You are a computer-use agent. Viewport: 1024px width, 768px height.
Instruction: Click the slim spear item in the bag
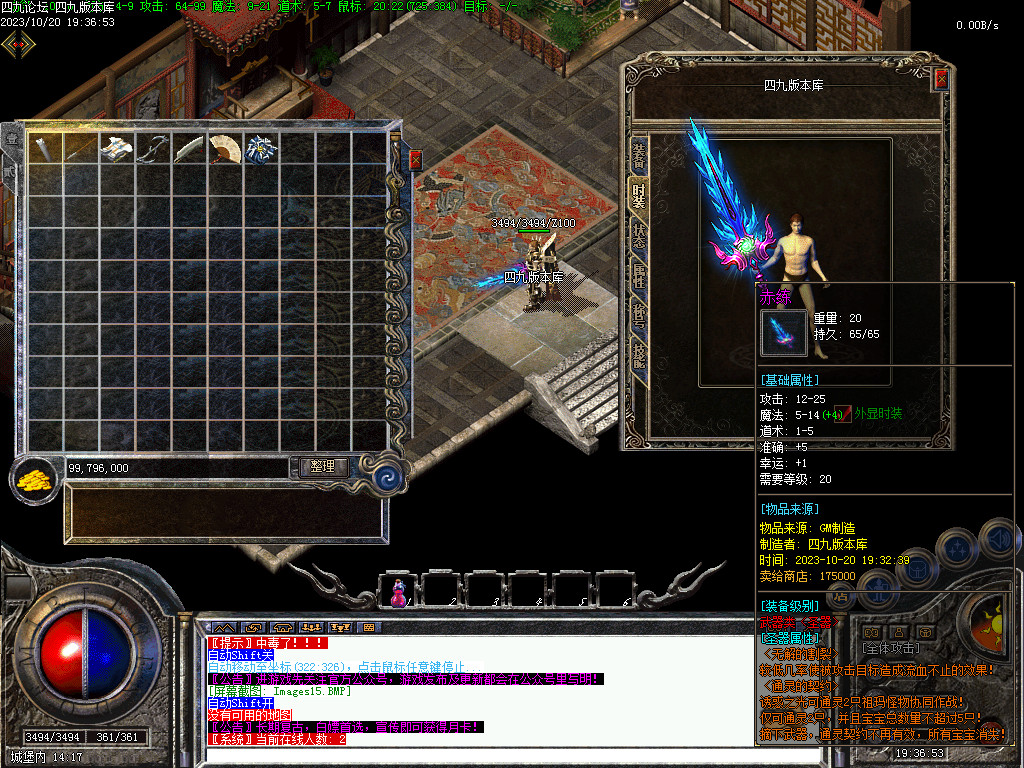click(x=81, y=149)
